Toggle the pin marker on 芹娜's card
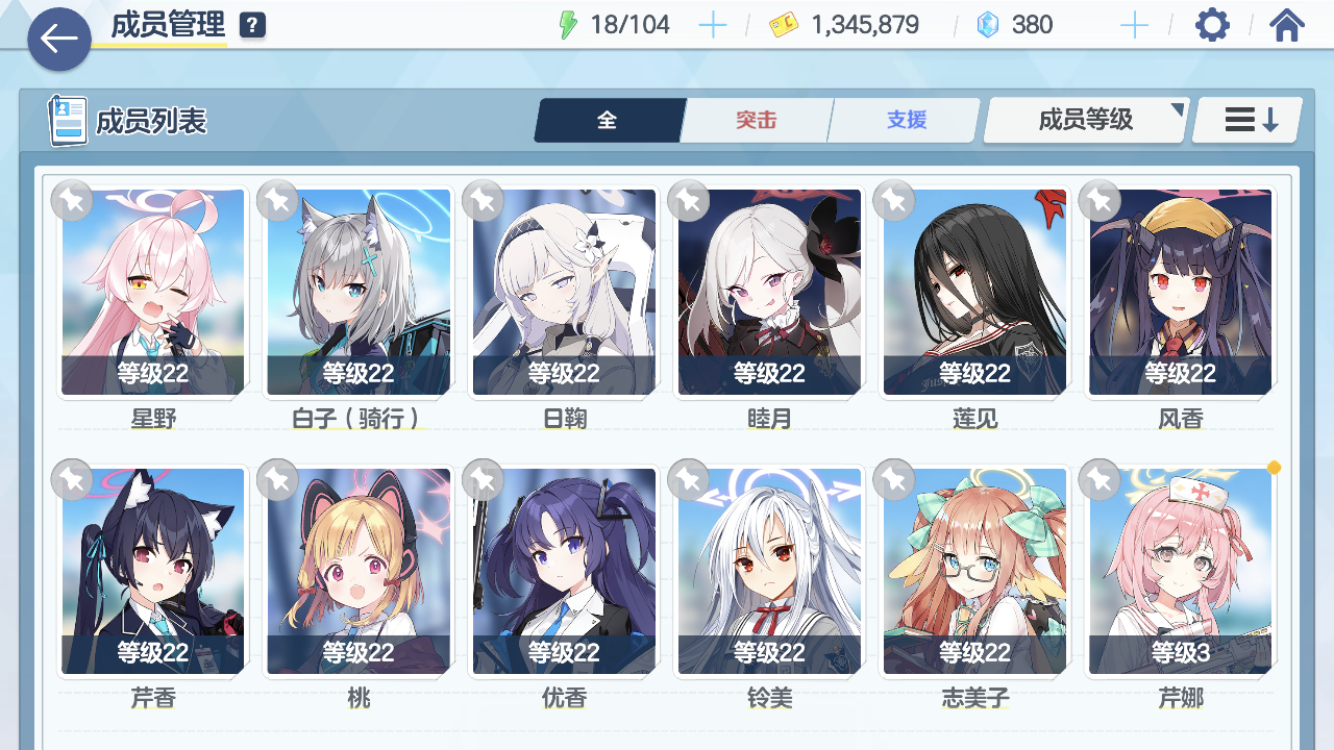The height and width of the screenshot is (750, 1334). 1098,480
